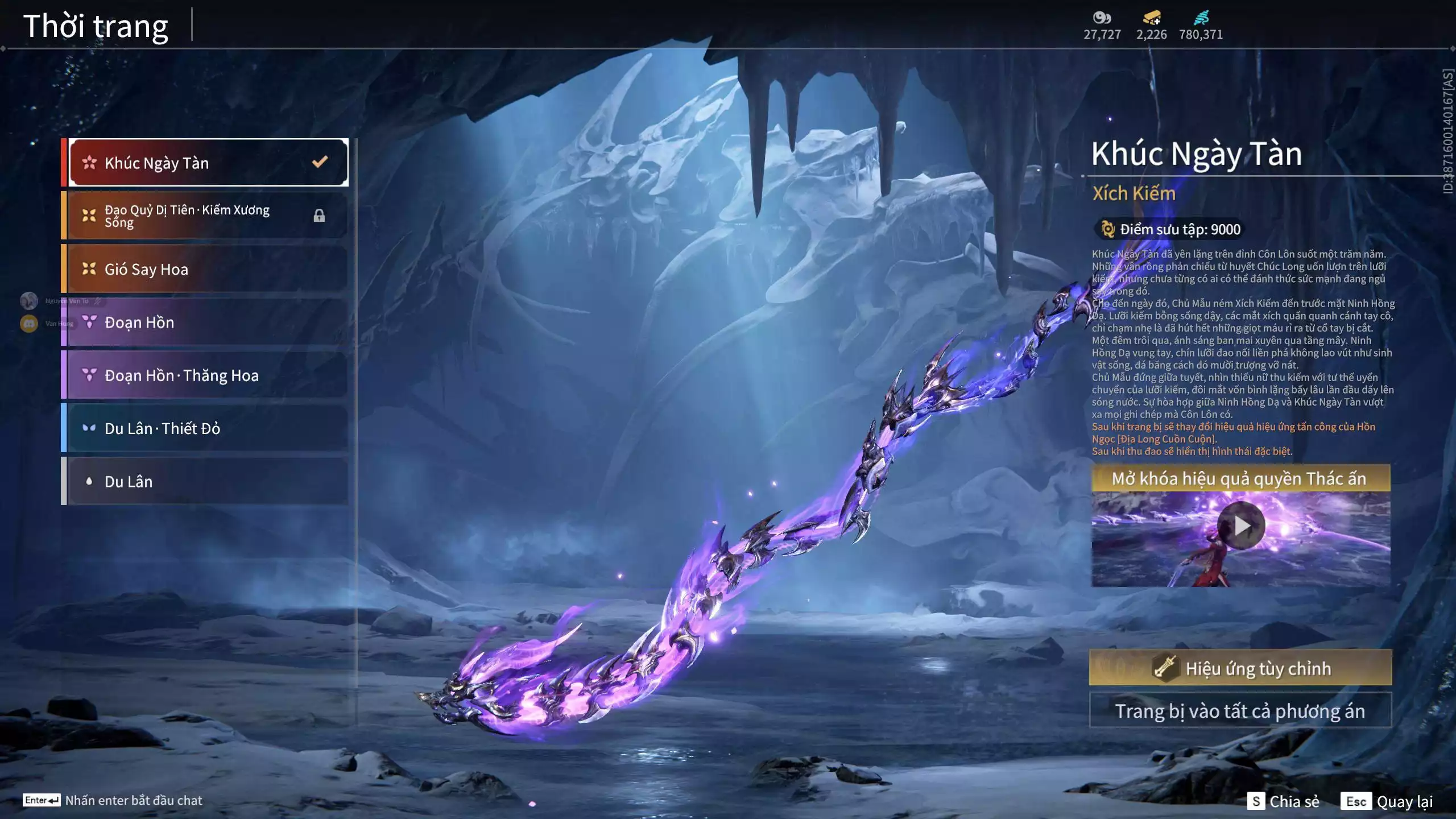Select the Gió Say Hoa skin
Screen dimensions: 1456x819
[x=208, y=269]
